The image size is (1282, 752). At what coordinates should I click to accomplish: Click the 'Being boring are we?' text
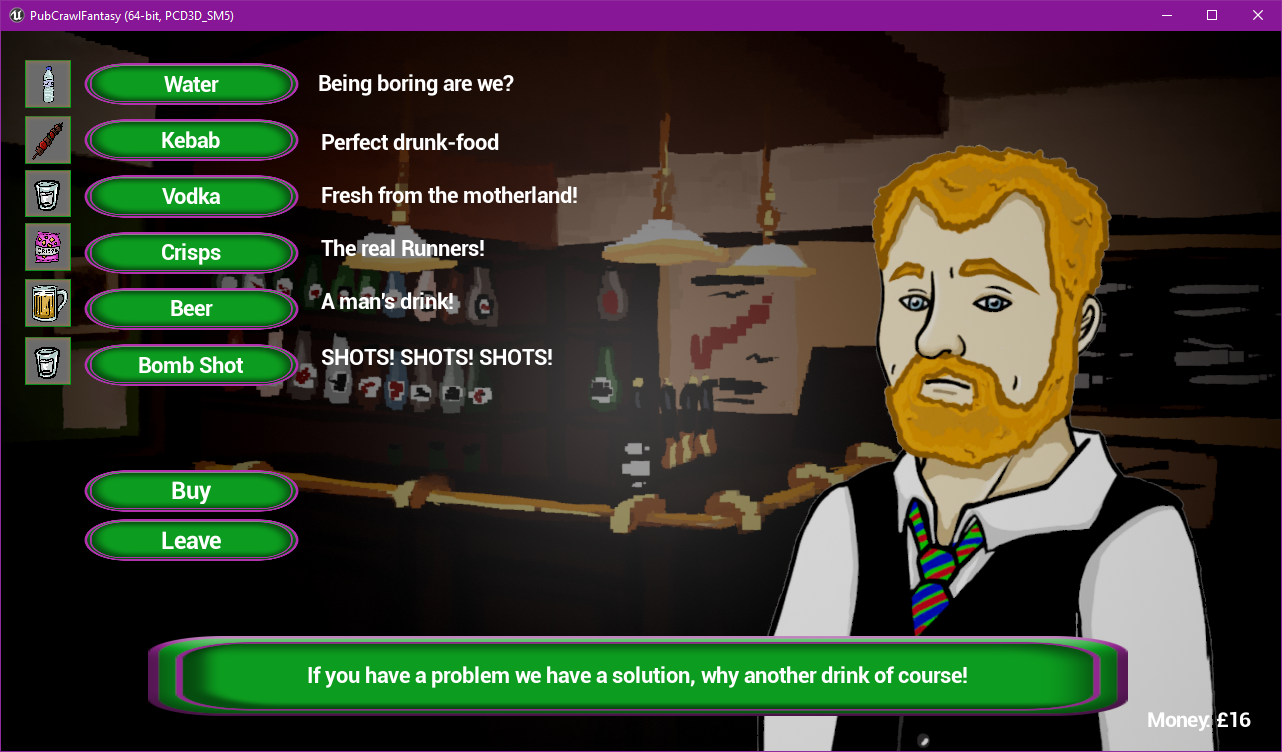click(x=415, y=83)
